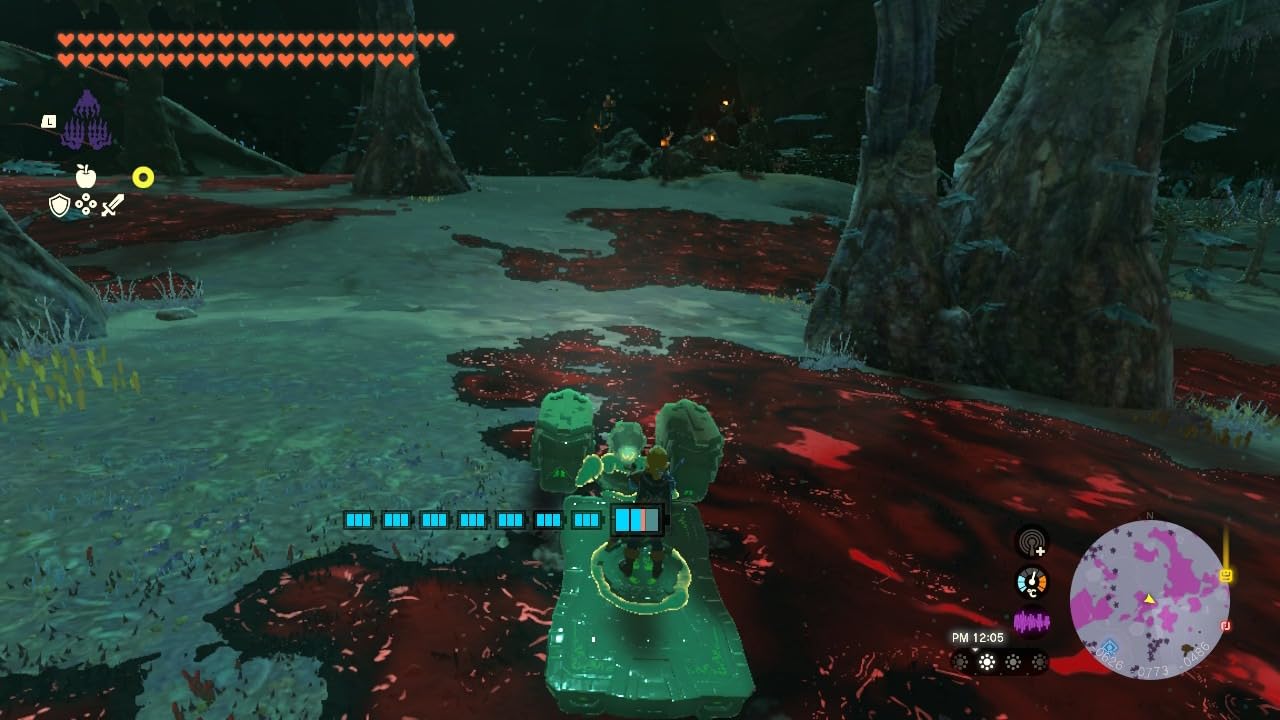The width and height of the screenshot is (1280, 720).
Task: Select the sword quick-select icon
Action: (113, 206)
